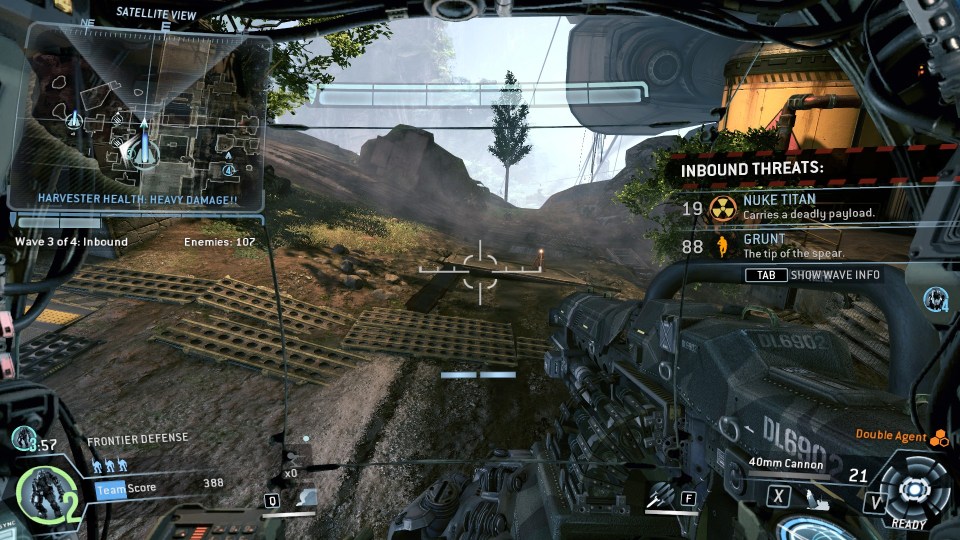960x540 pixels.
Task: Click the teammate Titan icon at right edge
Action: (x=936, y=297)
